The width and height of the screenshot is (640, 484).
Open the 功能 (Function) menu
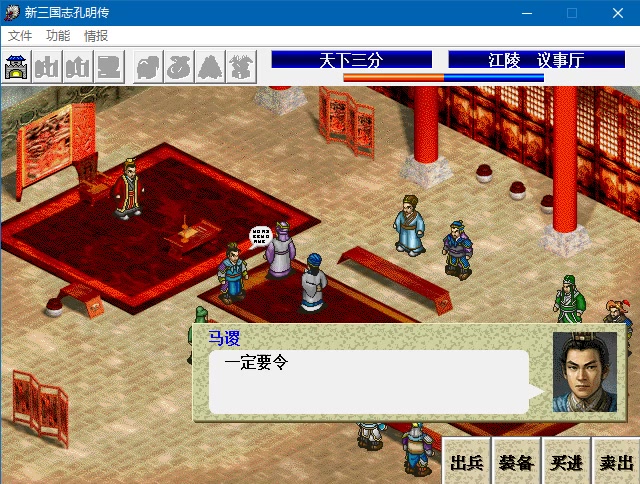tap(58, 35)
